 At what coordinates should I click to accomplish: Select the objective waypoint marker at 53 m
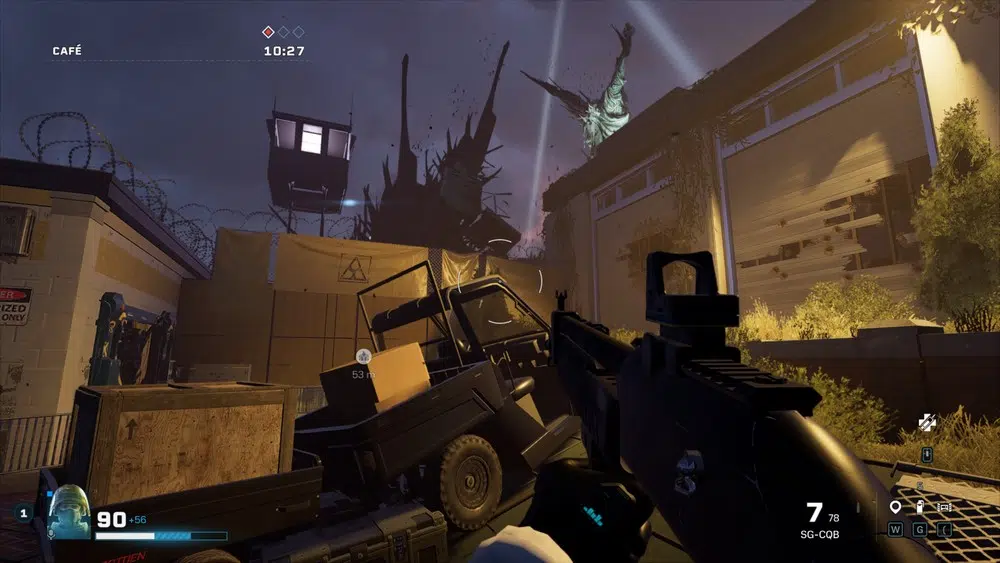[361, 356]
